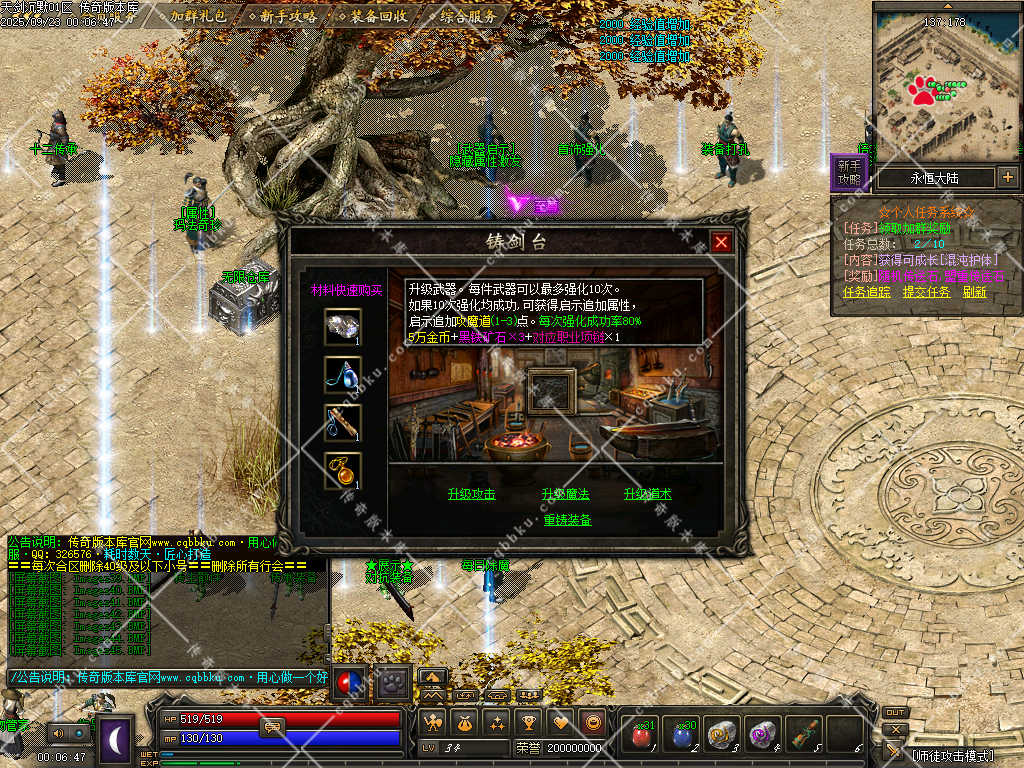Viewport: 1024px width, 768px height.
Task: Open the 加群礼包 top menu
Action: (x=197, y=16)
